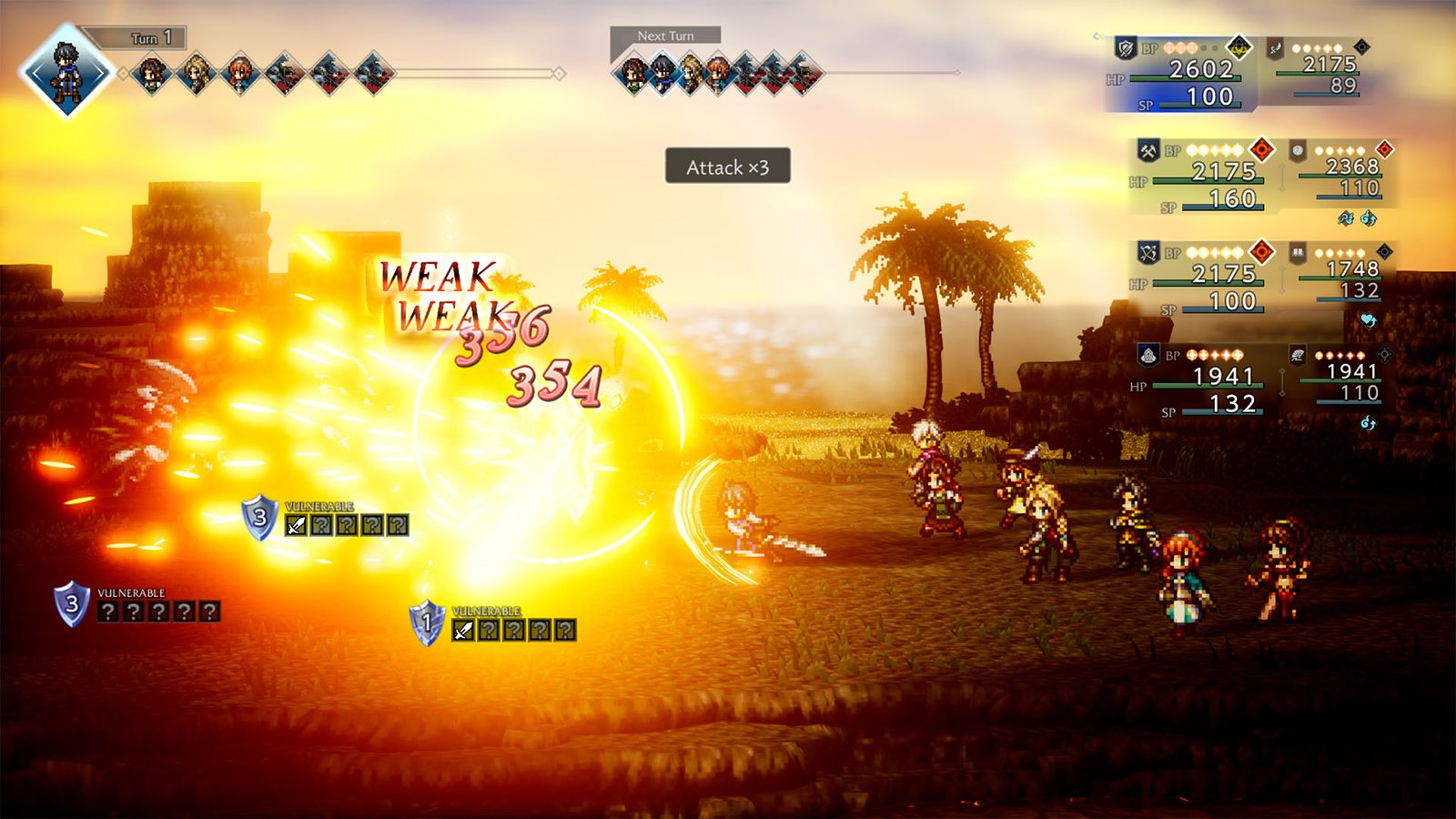Viewport: 1456px width, 819px height.
Task: Select the blue heart regen status icon under 1748 HP
Action: point(1369,317)
